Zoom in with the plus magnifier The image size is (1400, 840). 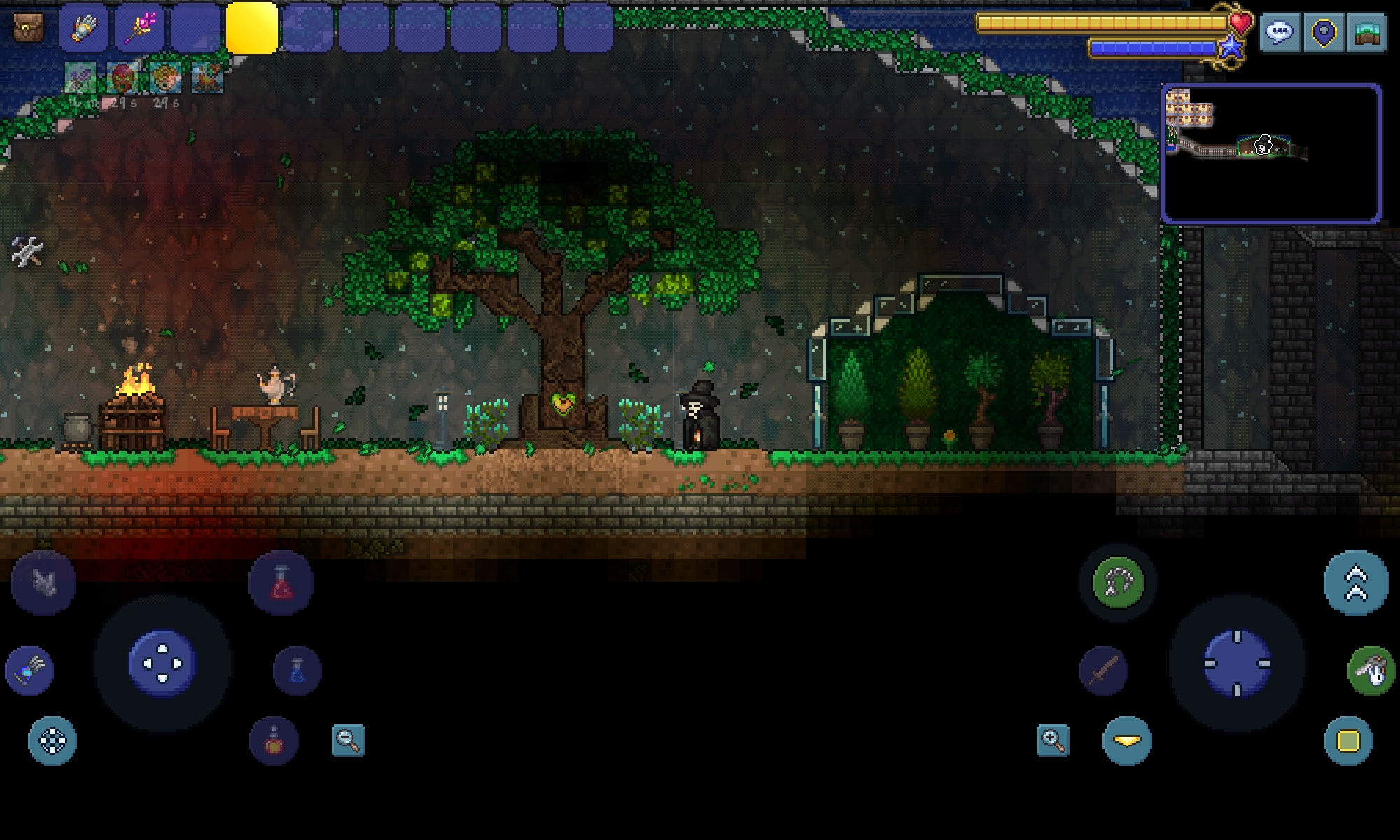(x=1053, y=740)
